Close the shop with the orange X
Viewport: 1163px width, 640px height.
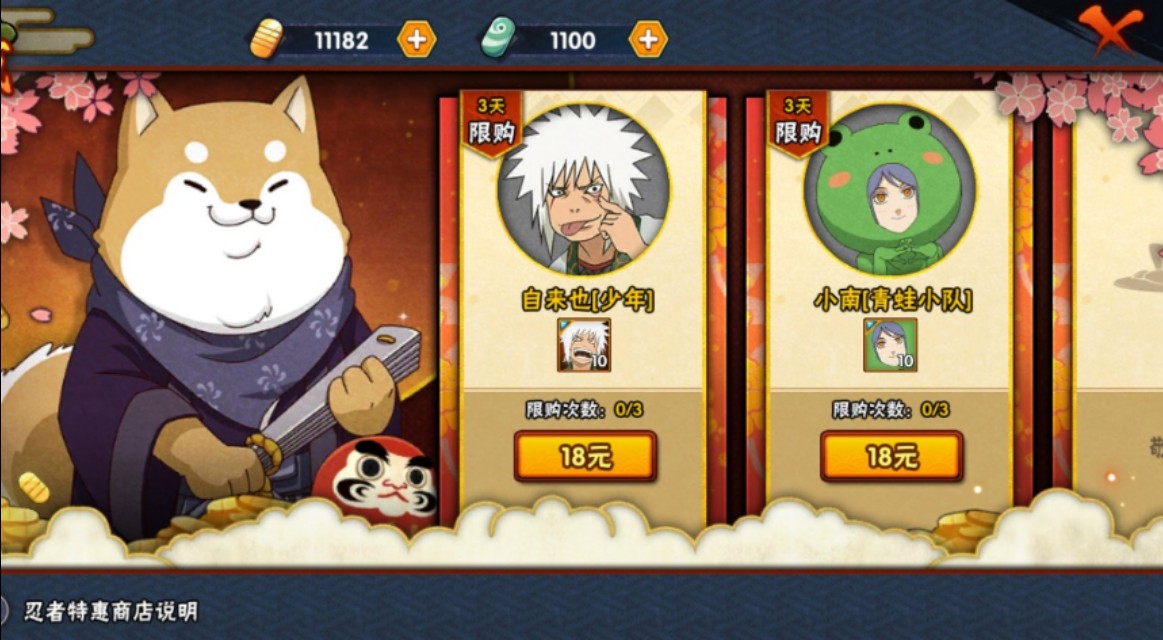click(1110, 30)
